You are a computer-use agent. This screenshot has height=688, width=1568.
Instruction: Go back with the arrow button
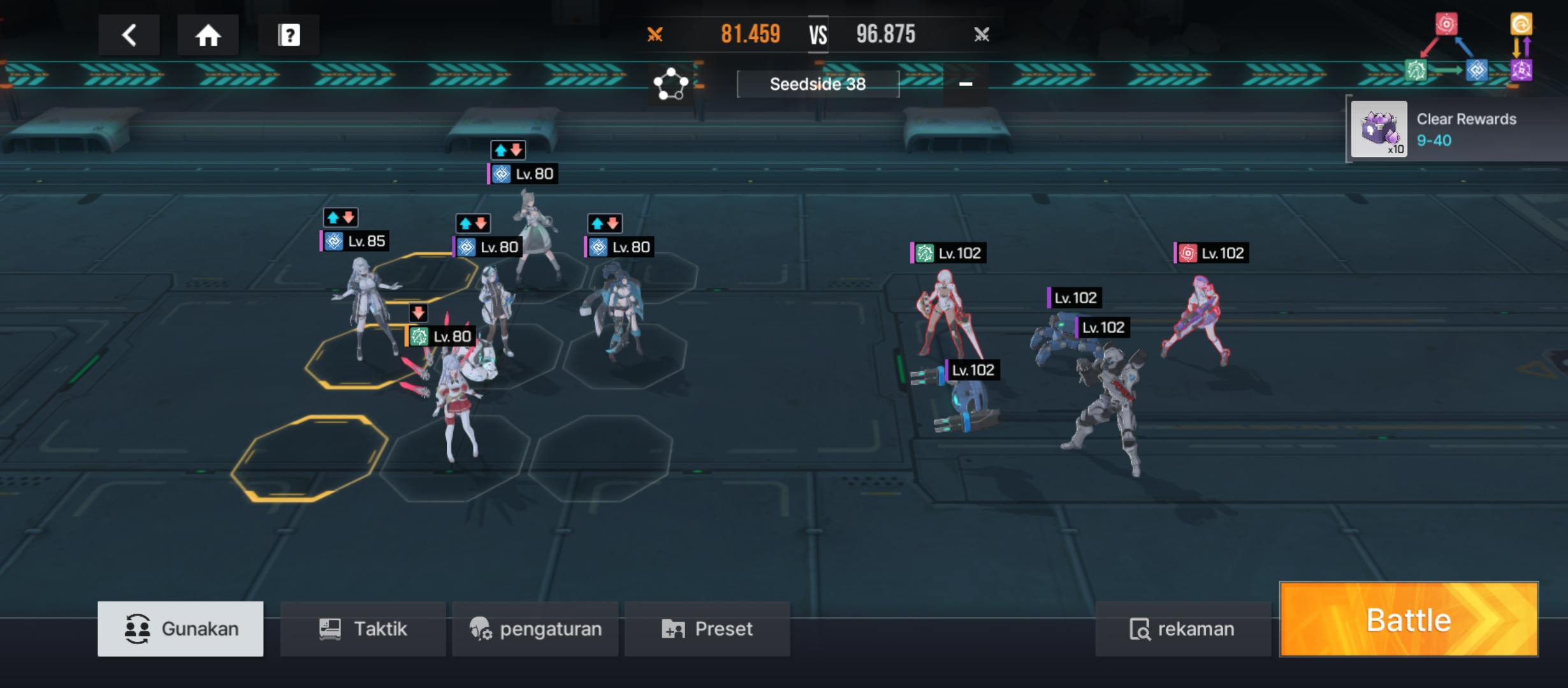(x=129, y=35)
